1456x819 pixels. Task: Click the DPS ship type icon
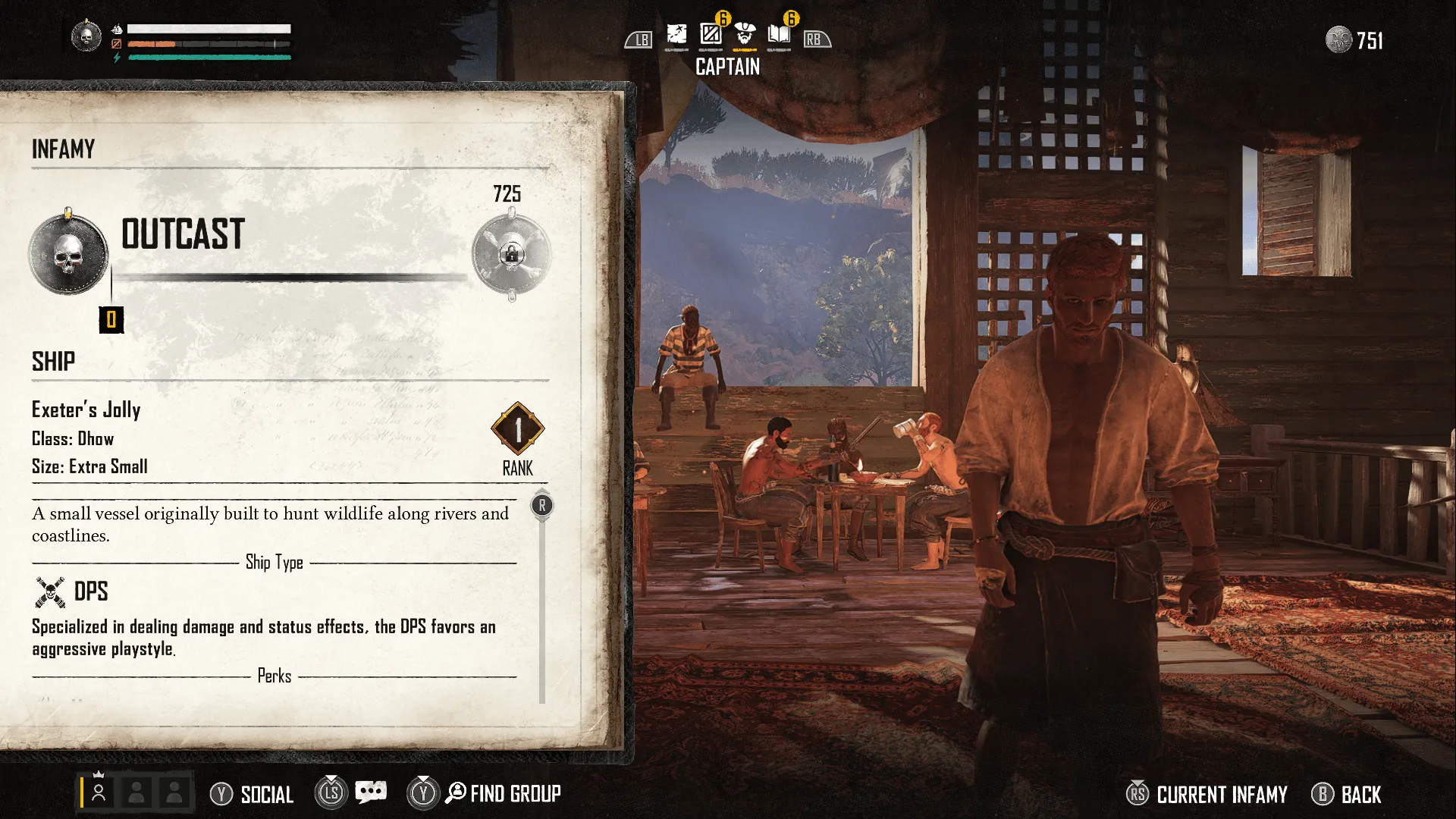click(x=50, y=591)
